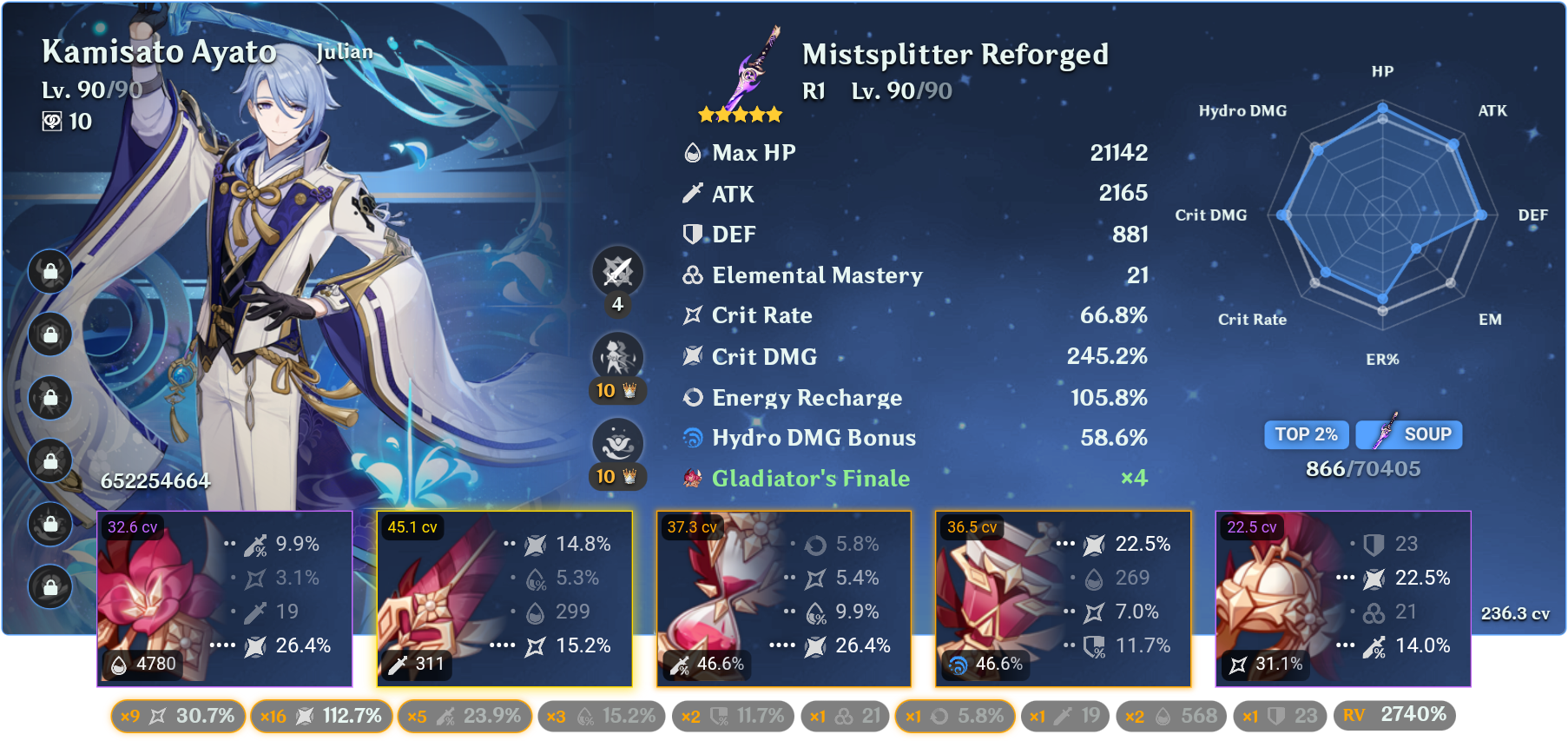Toggle the topmost padlock on the left
Image resolution: width=1568 pixels, height=741 pixels.
tap(49, 272)
